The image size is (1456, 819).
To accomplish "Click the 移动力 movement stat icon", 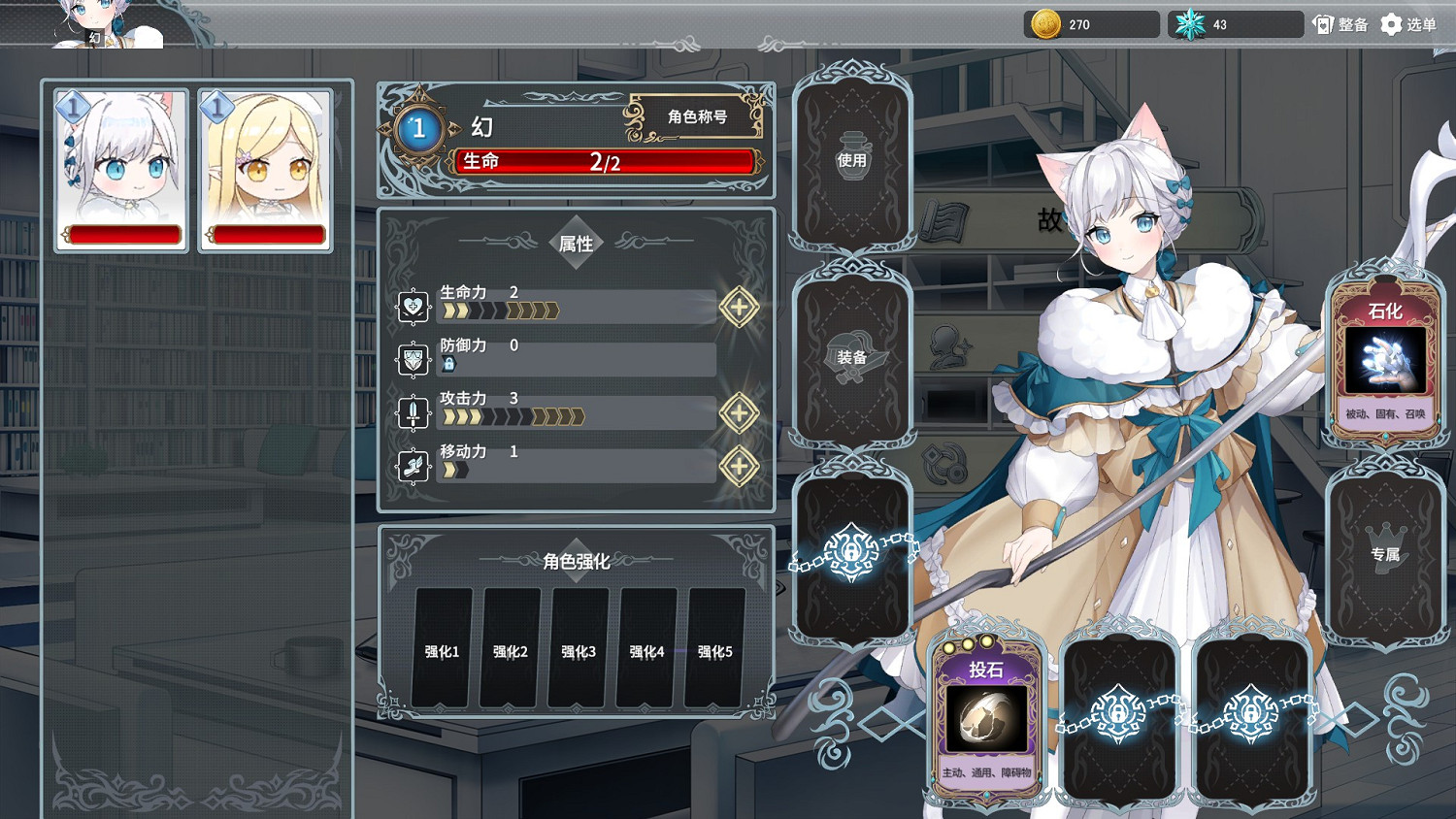I will 412,465.
